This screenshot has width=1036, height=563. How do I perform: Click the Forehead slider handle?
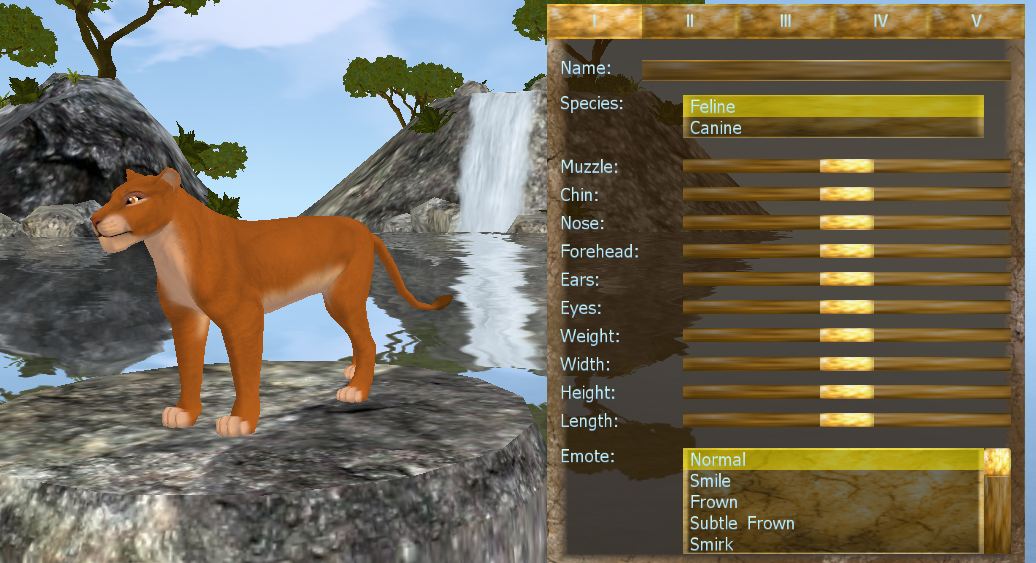point(846,251)
